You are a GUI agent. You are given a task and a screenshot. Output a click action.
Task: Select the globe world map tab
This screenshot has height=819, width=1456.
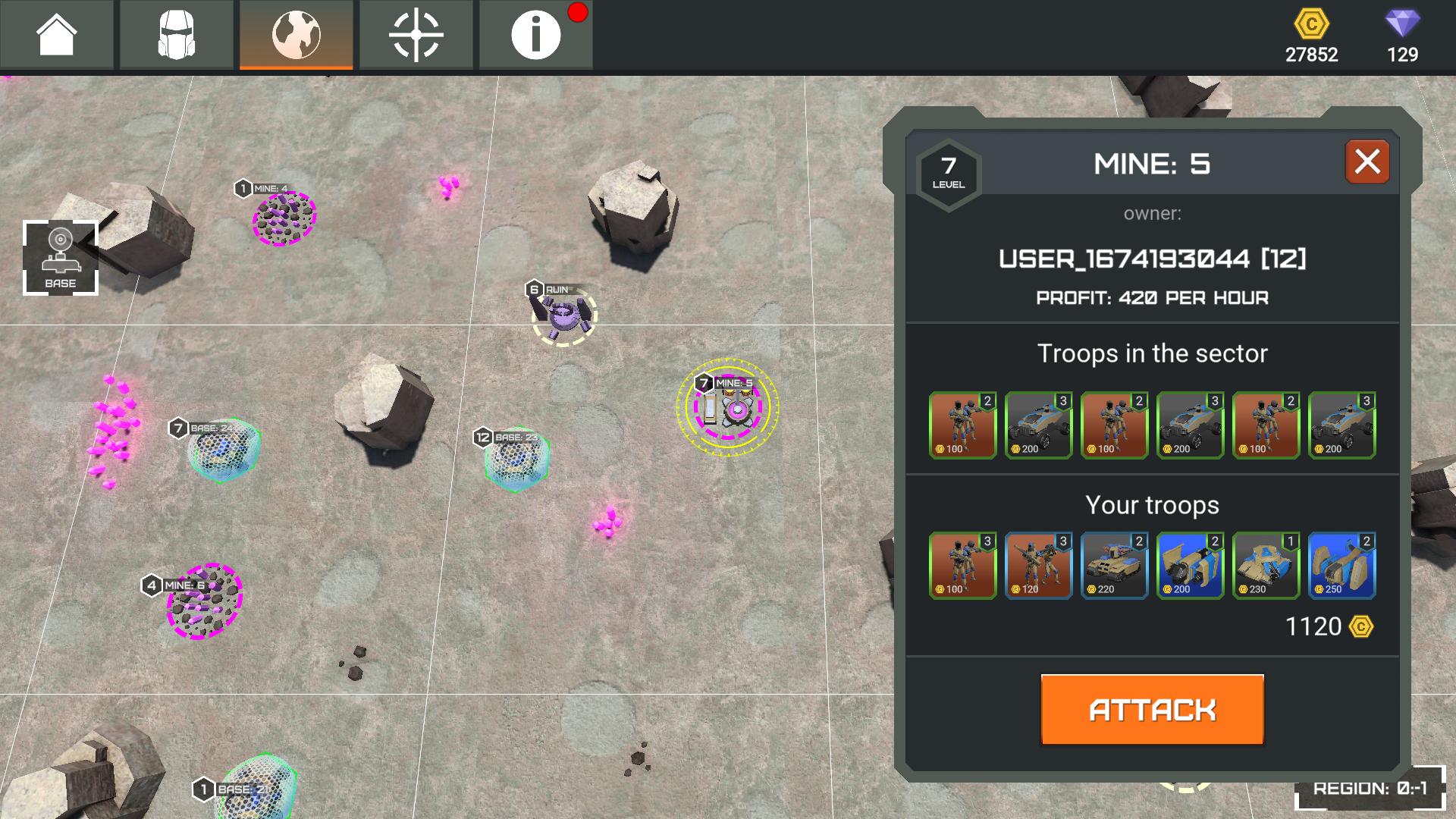click(x=297, y=35)
